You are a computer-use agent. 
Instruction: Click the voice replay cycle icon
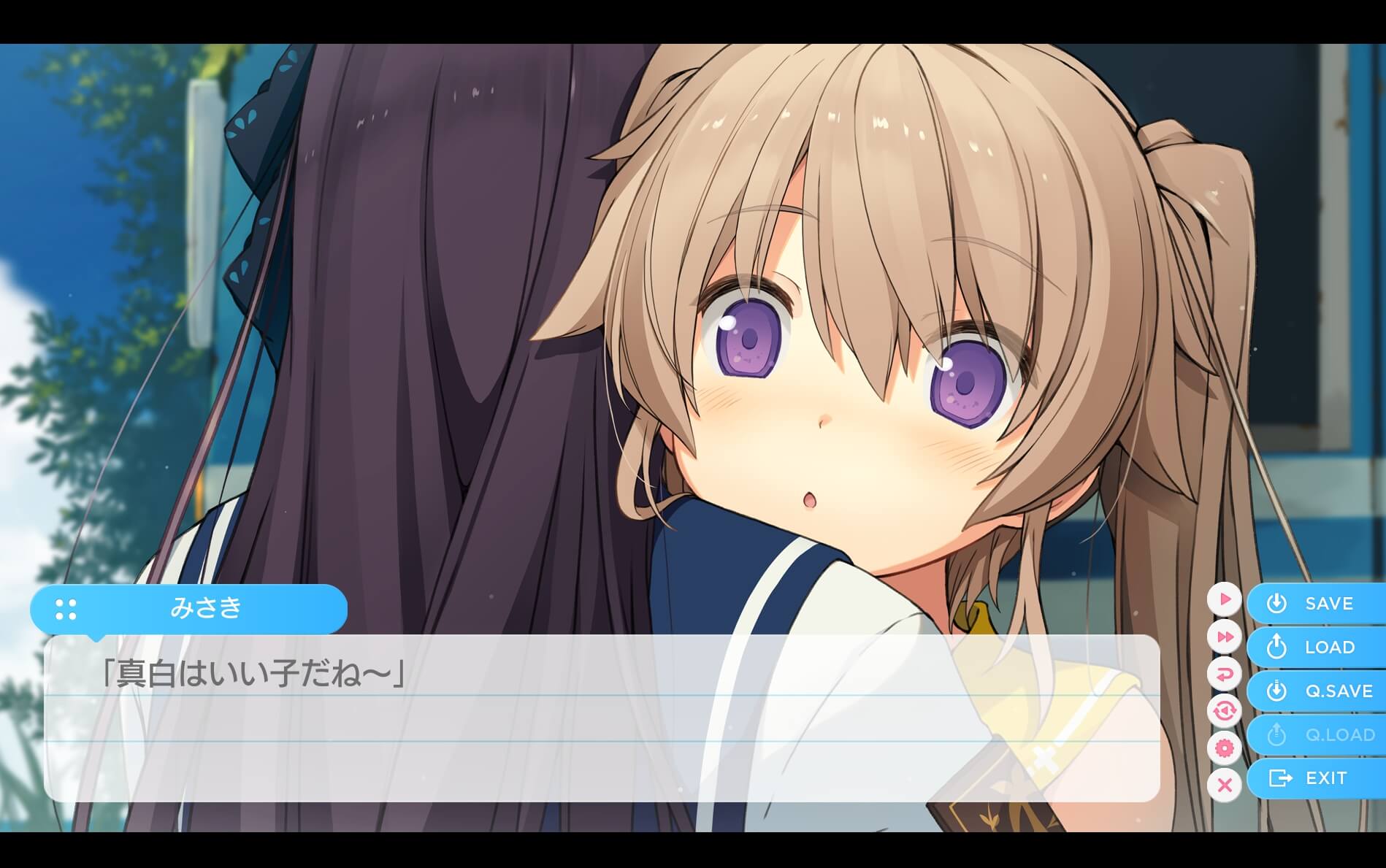(1225, 710)
